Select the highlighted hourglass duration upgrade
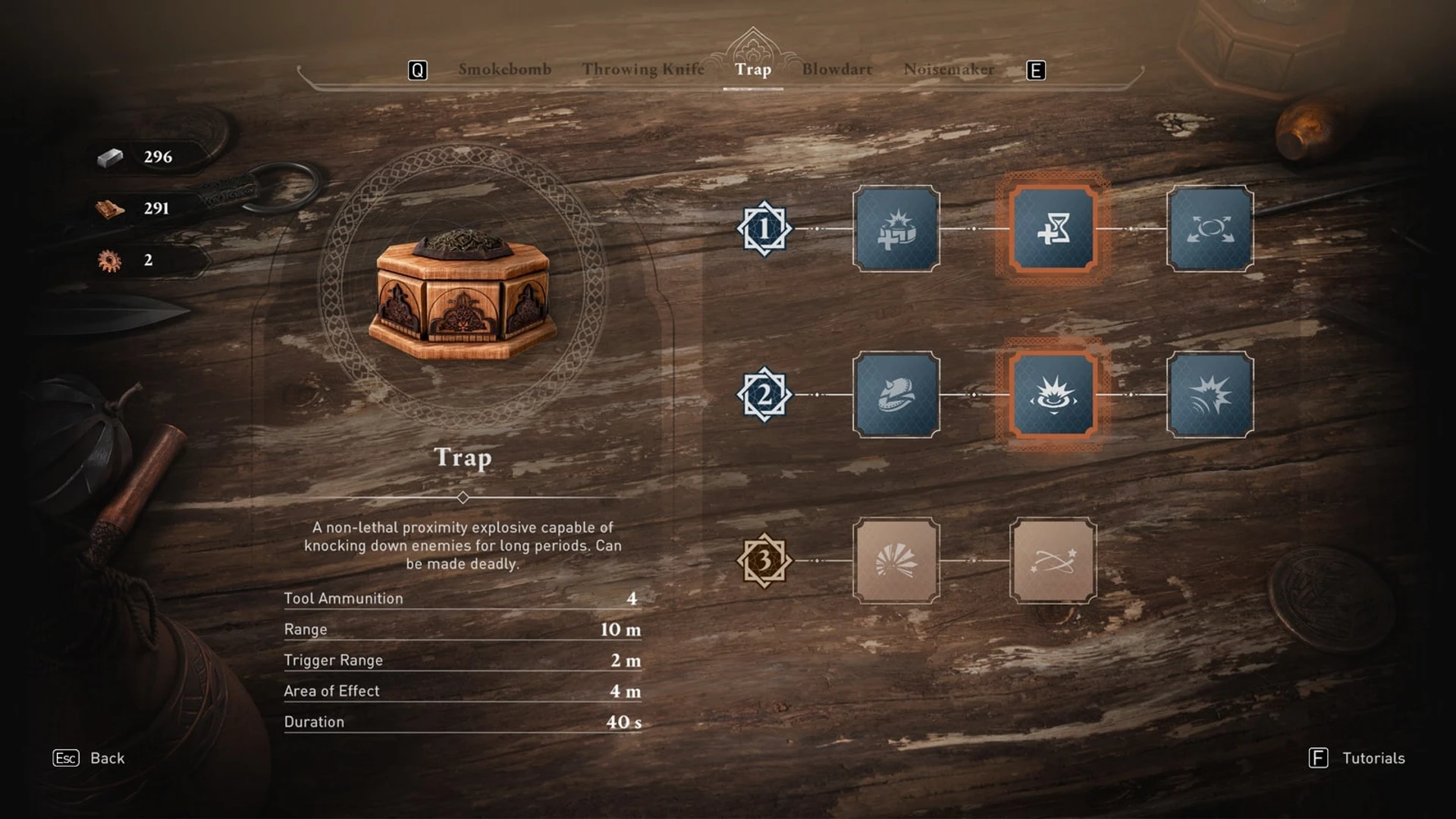 pos(1053,230)
